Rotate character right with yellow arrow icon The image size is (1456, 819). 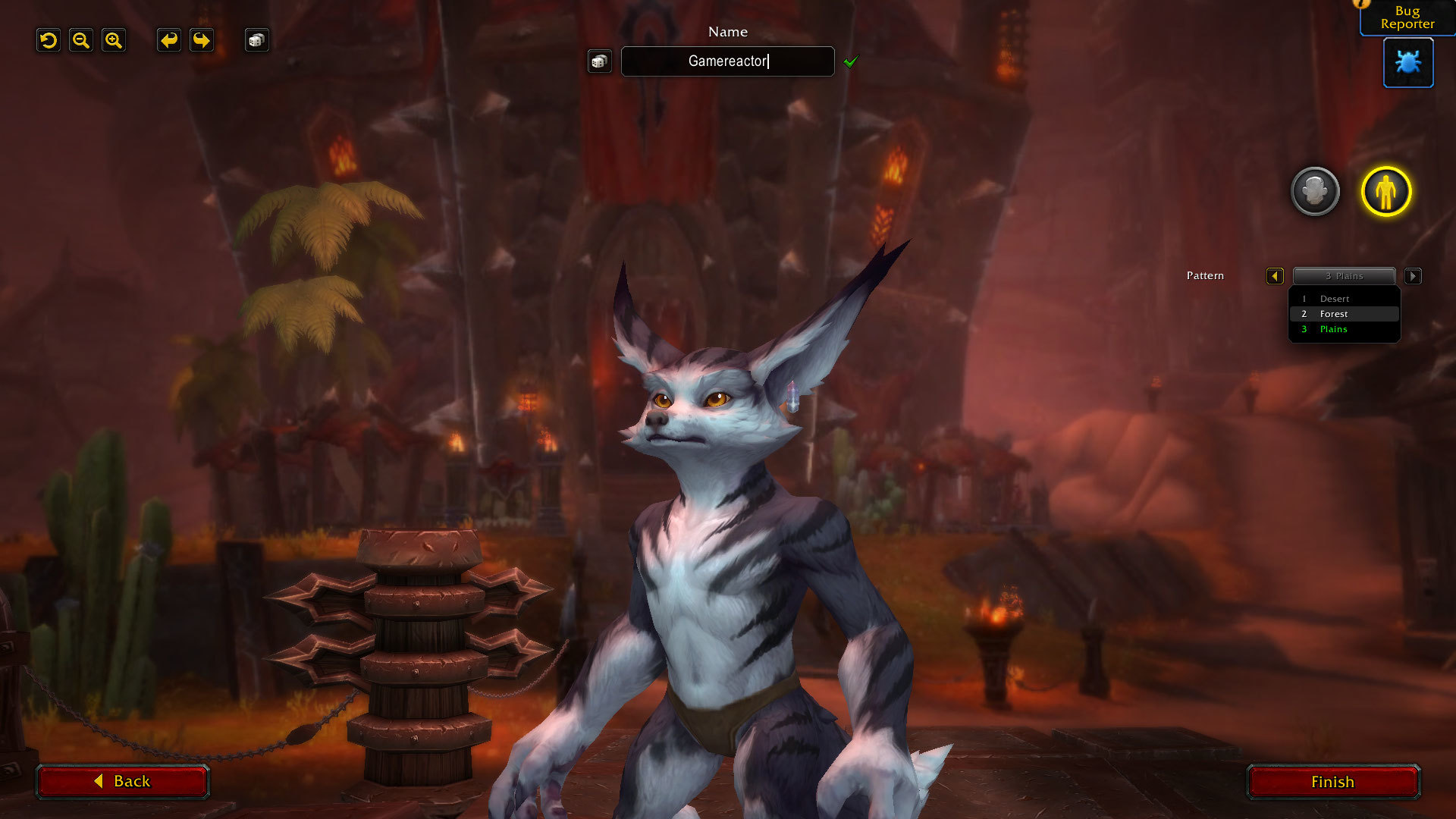(201, 40)
